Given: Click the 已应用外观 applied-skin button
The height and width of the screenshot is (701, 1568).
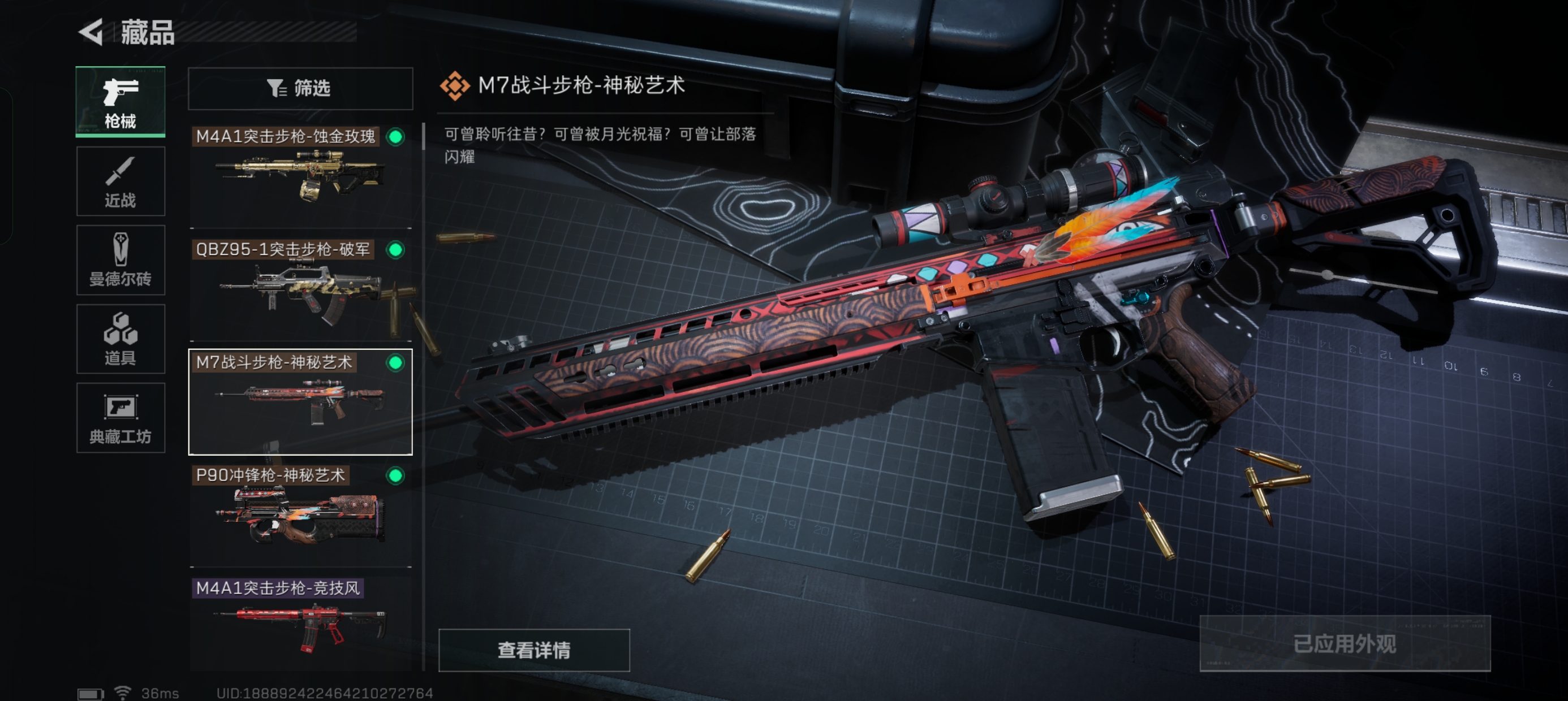Looking at the screenshot, I should (x=1344, y=644).
